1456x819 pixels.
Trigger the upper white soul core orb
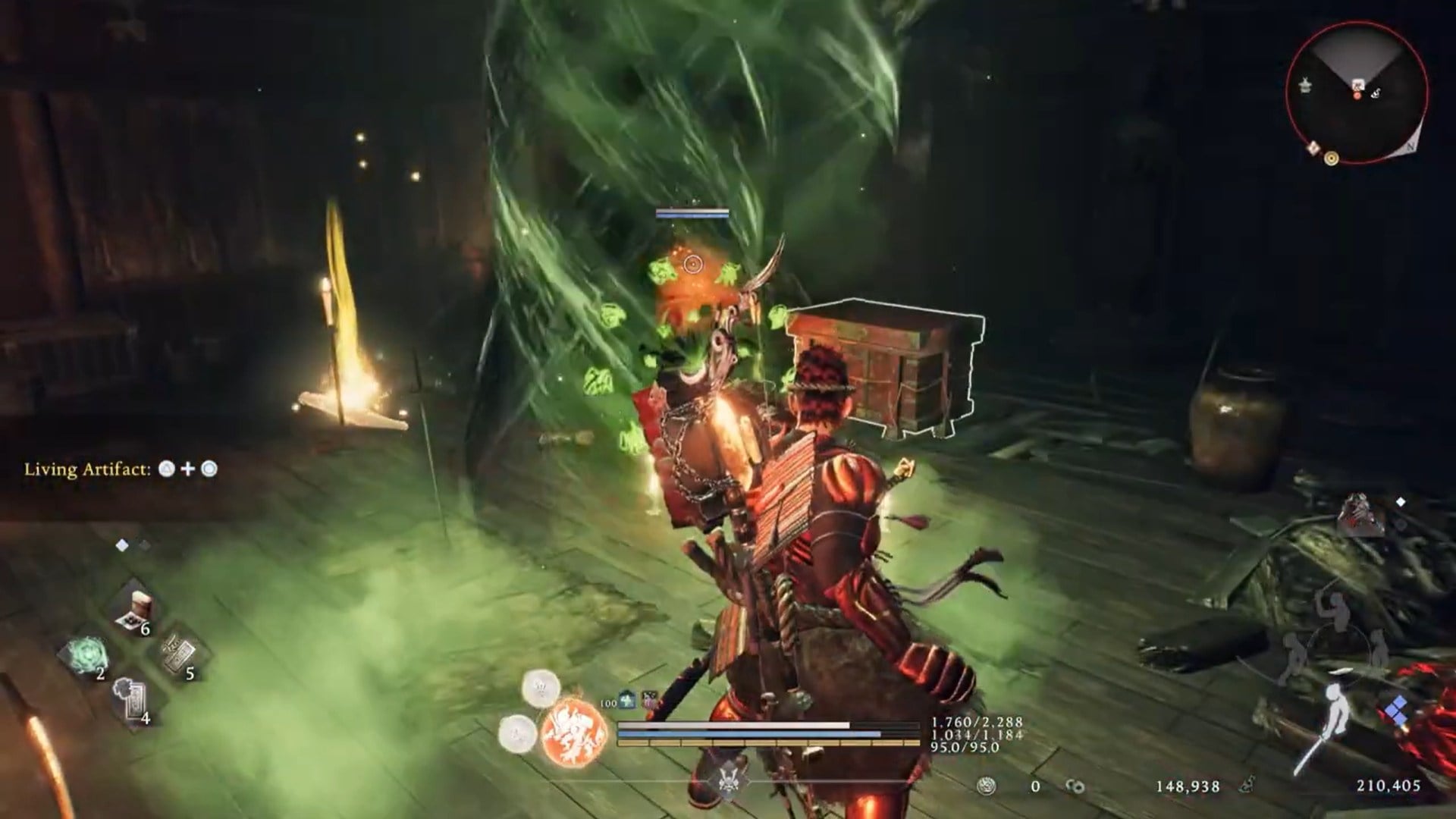541,689
